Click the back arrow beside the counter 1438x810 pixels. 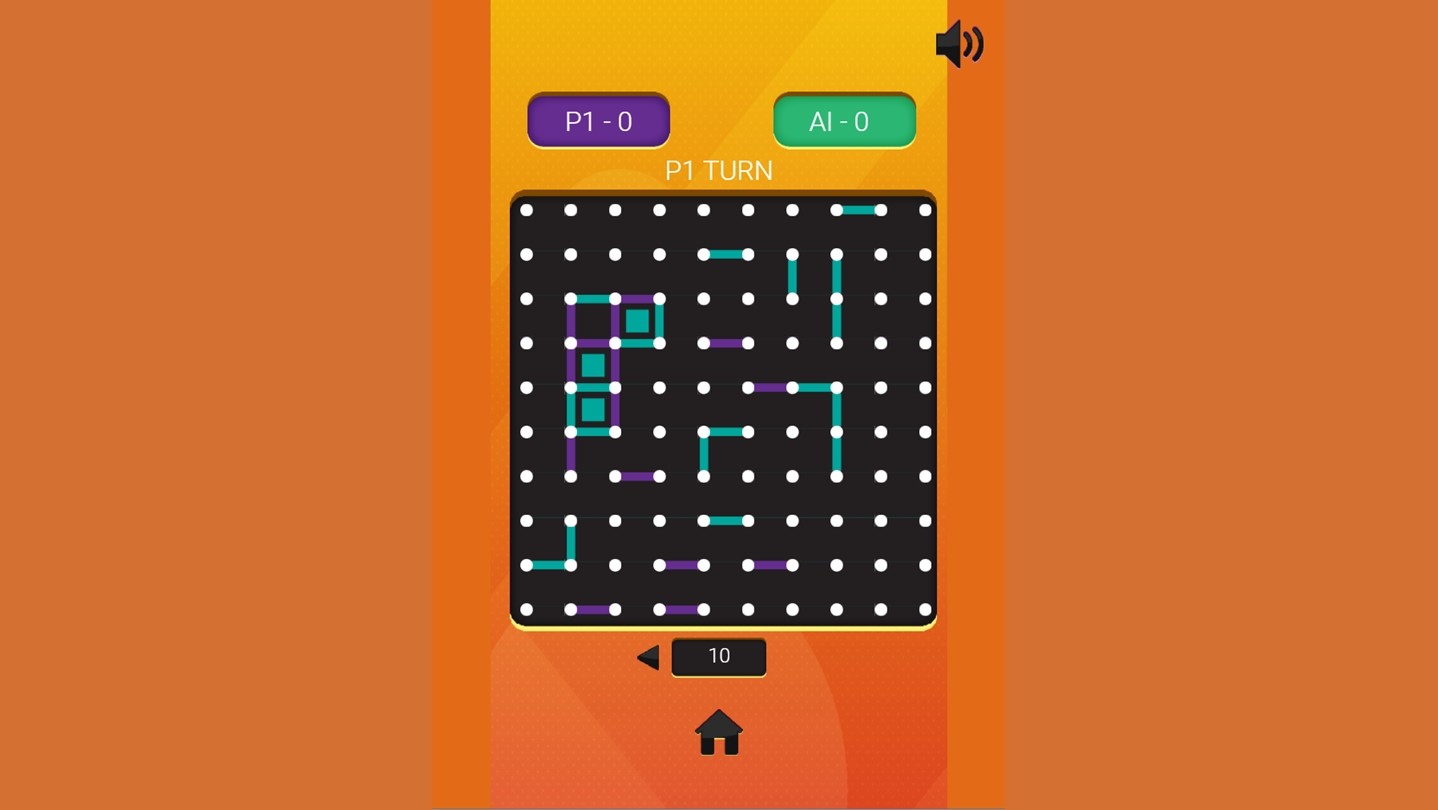point(648,657)
